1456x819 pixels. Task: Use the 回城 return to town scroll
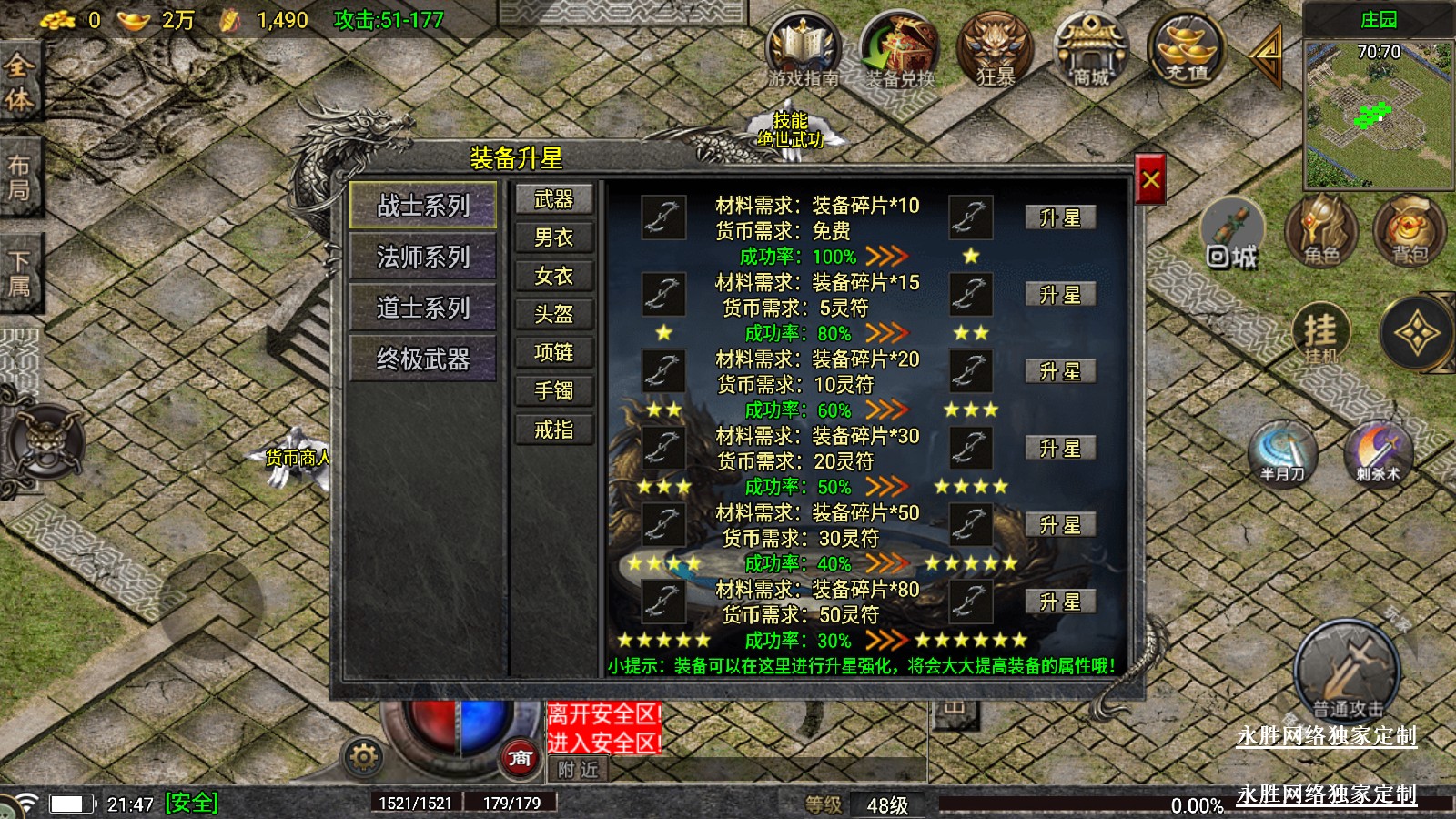click(1232, 235)
